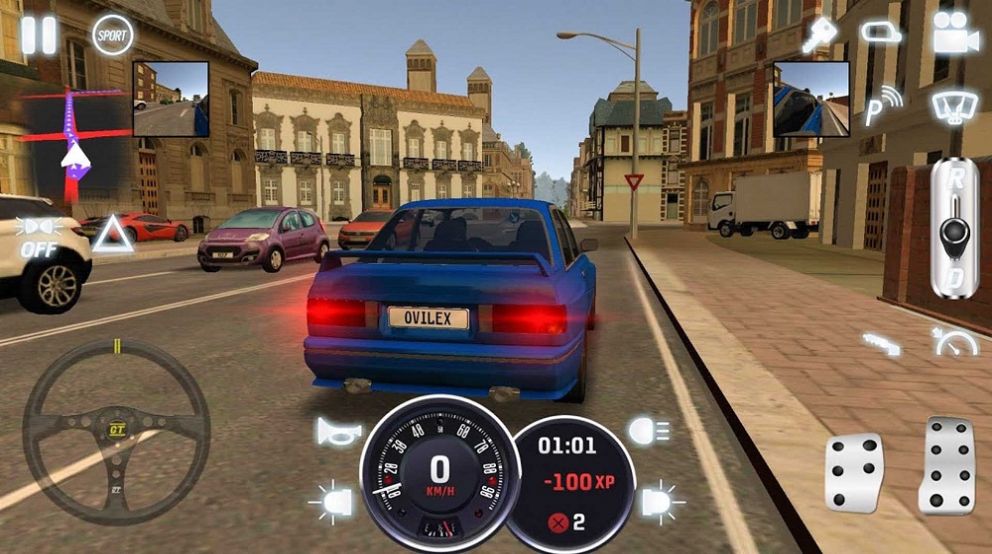
Task: Pause the game
Action: 39,35
